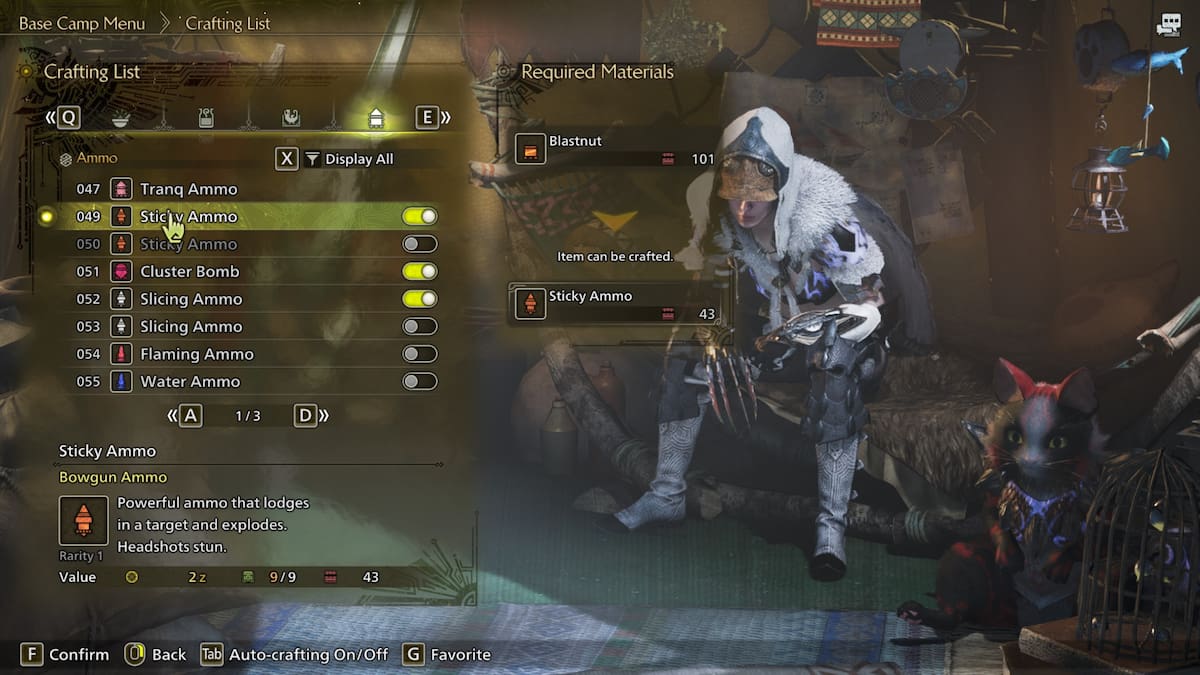Select the Tranq Ammo crafting entry

tap(188, 189)
